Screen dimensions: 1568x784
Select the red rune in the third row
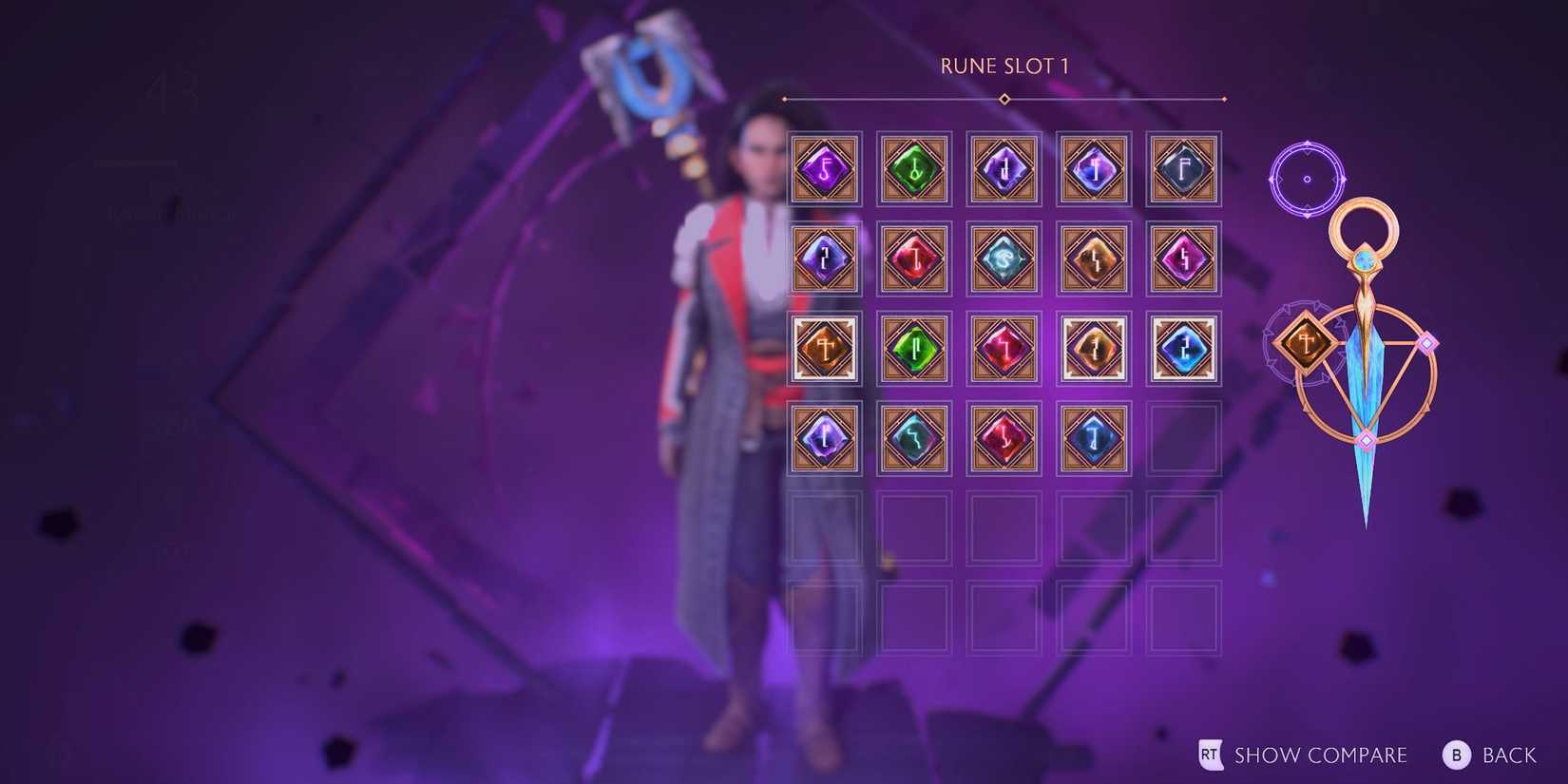(1004, 348)
